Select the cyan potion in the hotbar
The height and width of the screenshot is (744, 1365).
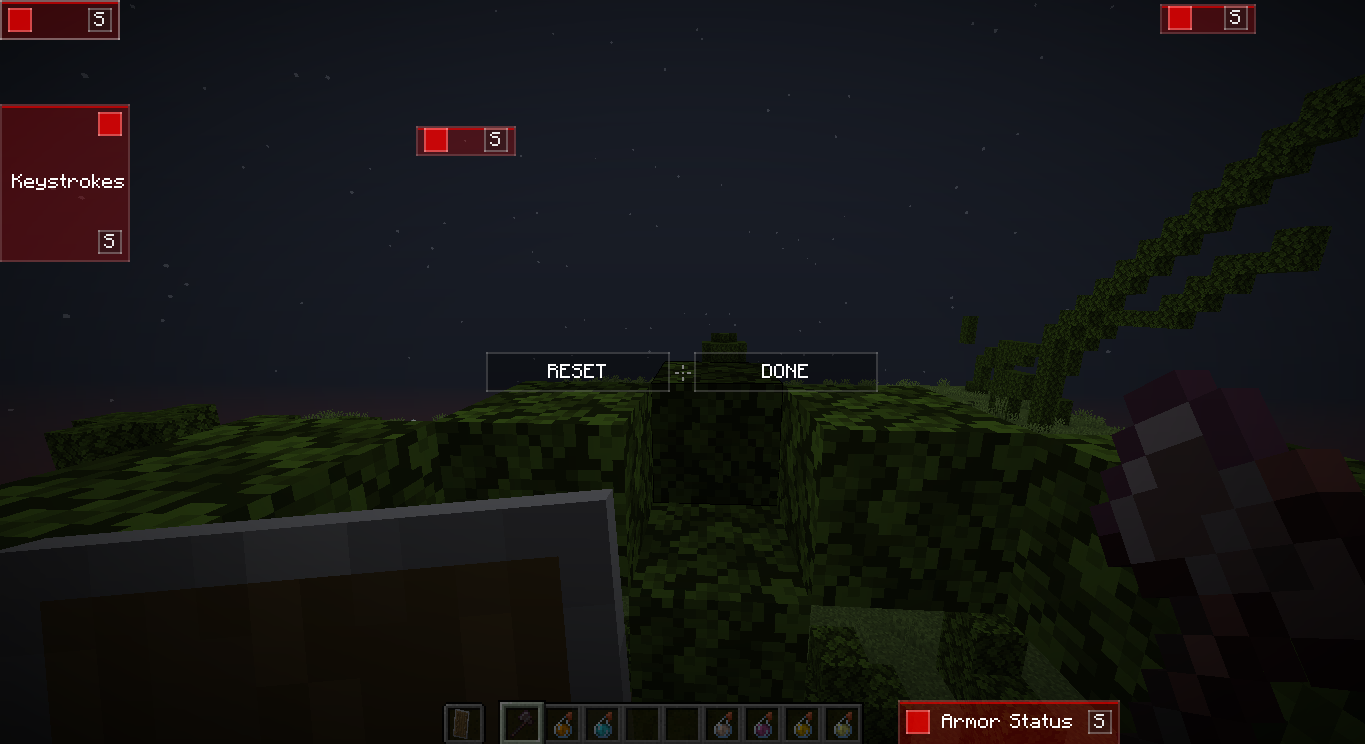click(603, 722)
